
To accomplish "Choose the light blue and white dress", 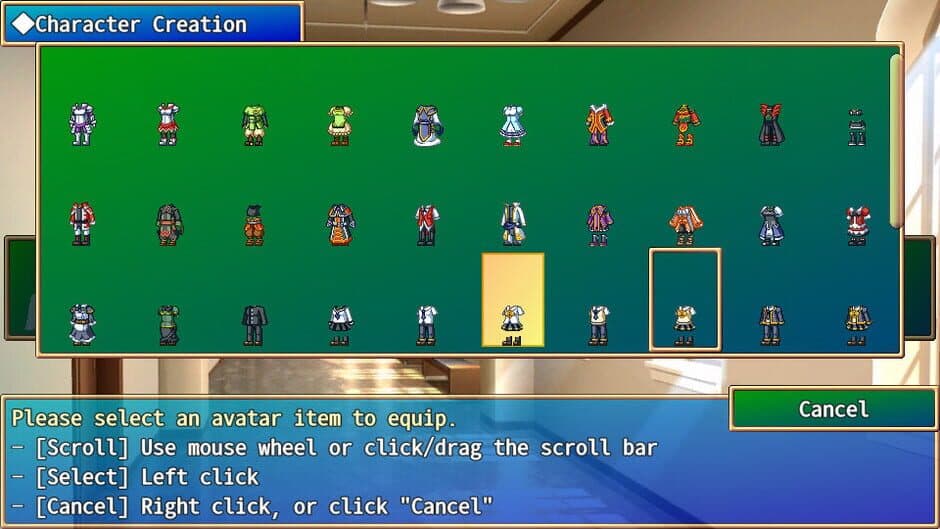I will click(x=512, y=126).
